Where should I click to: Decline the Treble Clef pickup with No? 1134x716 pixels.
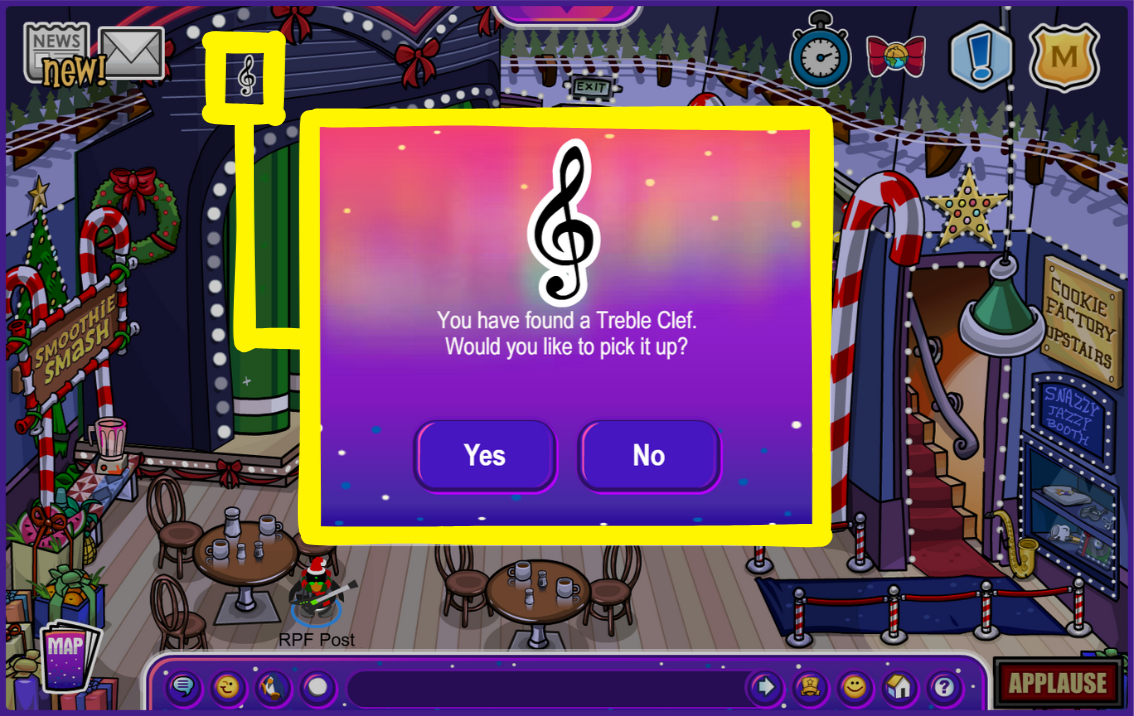[649, 456]
